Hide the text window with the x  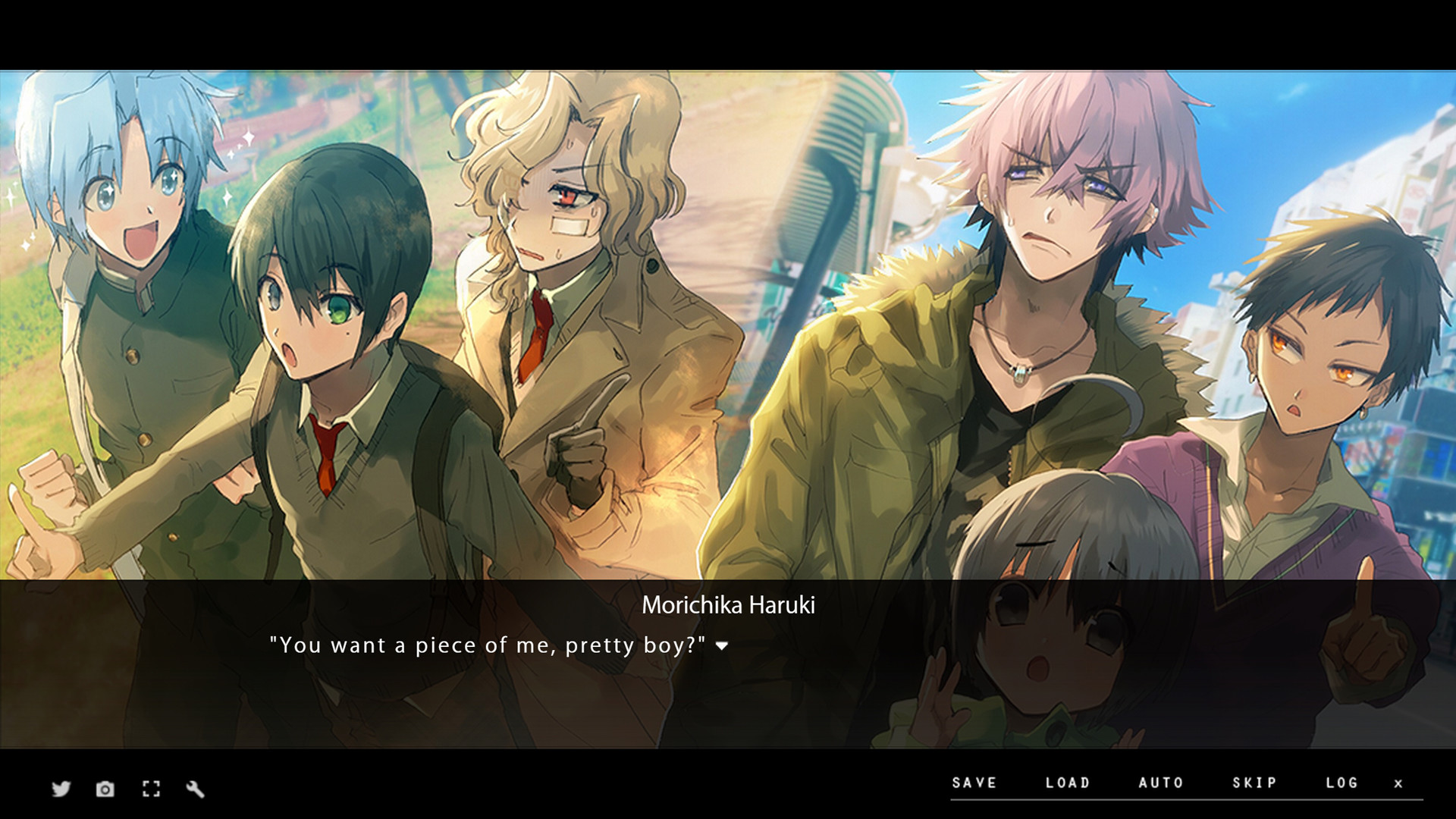pyautogui.click(x=1397, y=783)
